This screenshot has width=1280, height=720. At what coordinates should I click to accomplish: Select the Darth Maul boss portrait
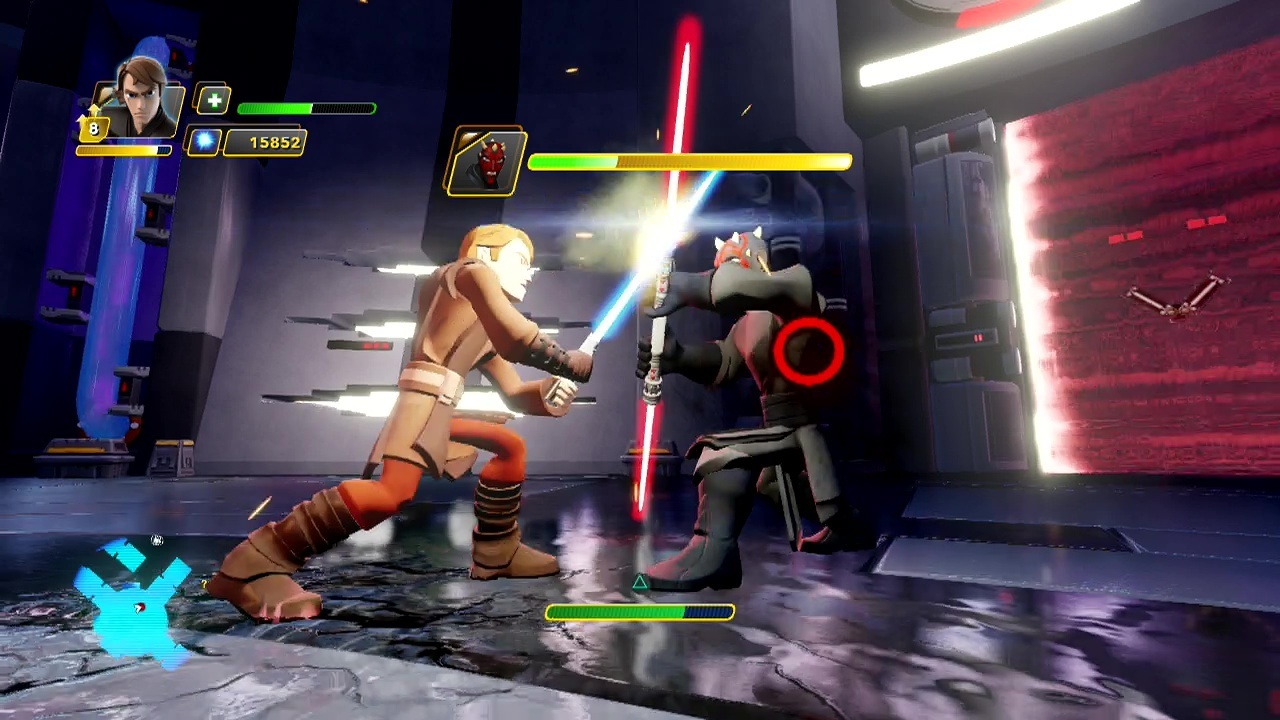click(x=487, y=161)
